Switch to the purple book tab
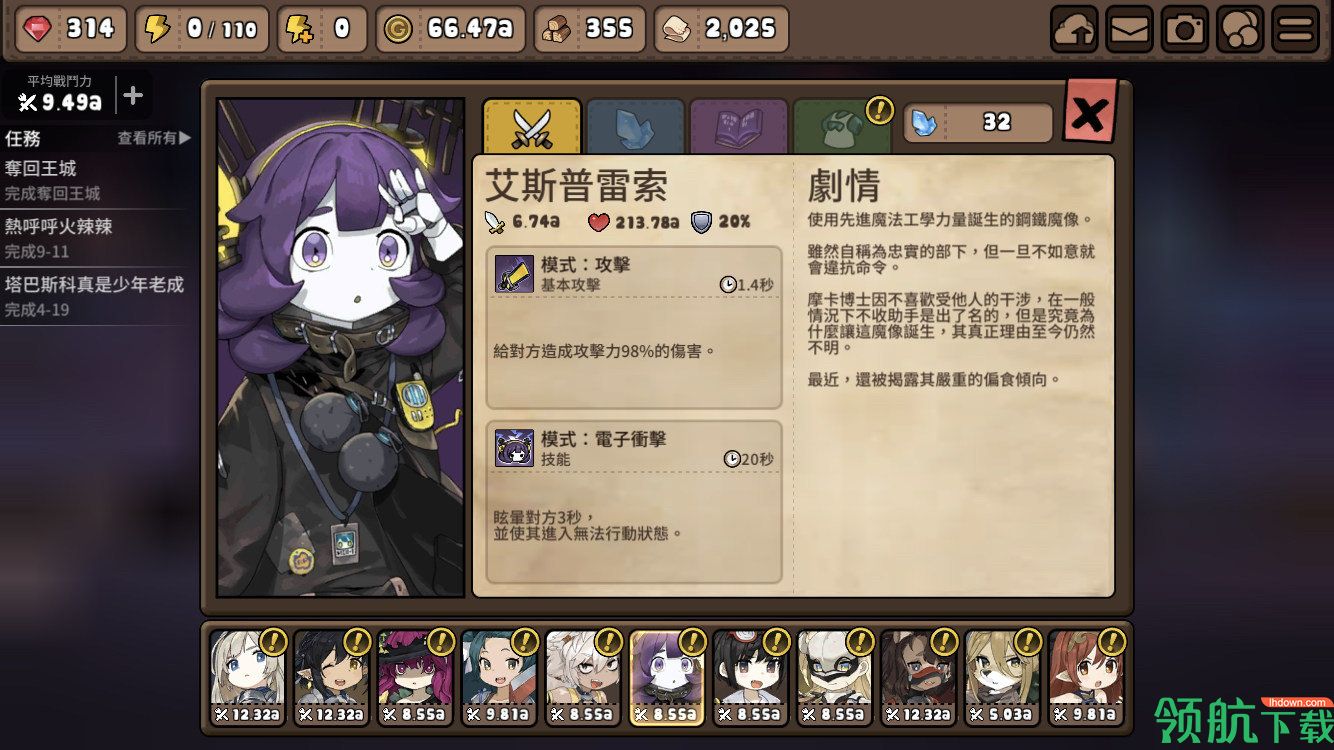Viewport: 1334px width, 750px height. pyautogui.click(x=738, y=127)
